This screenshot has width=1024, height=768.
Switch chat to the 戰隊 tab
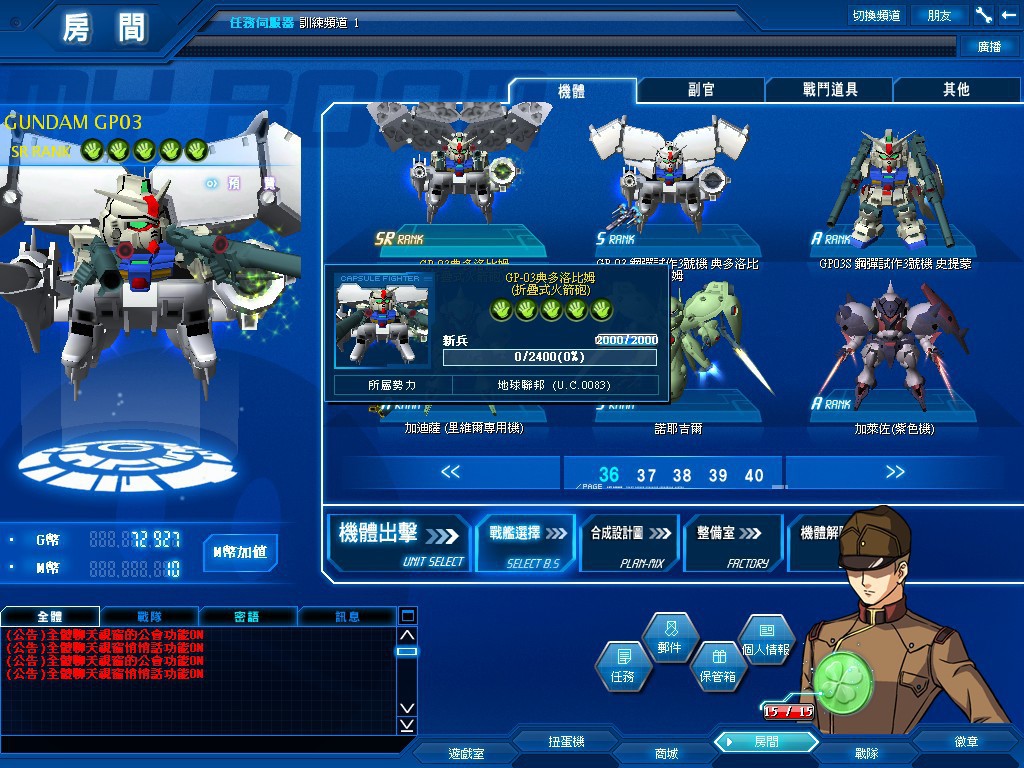149,616
